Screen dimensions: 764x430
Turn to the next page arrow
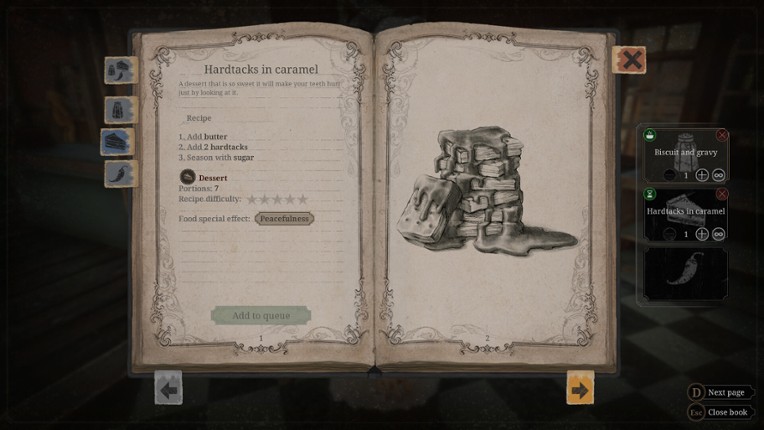[x=580, y=387]
